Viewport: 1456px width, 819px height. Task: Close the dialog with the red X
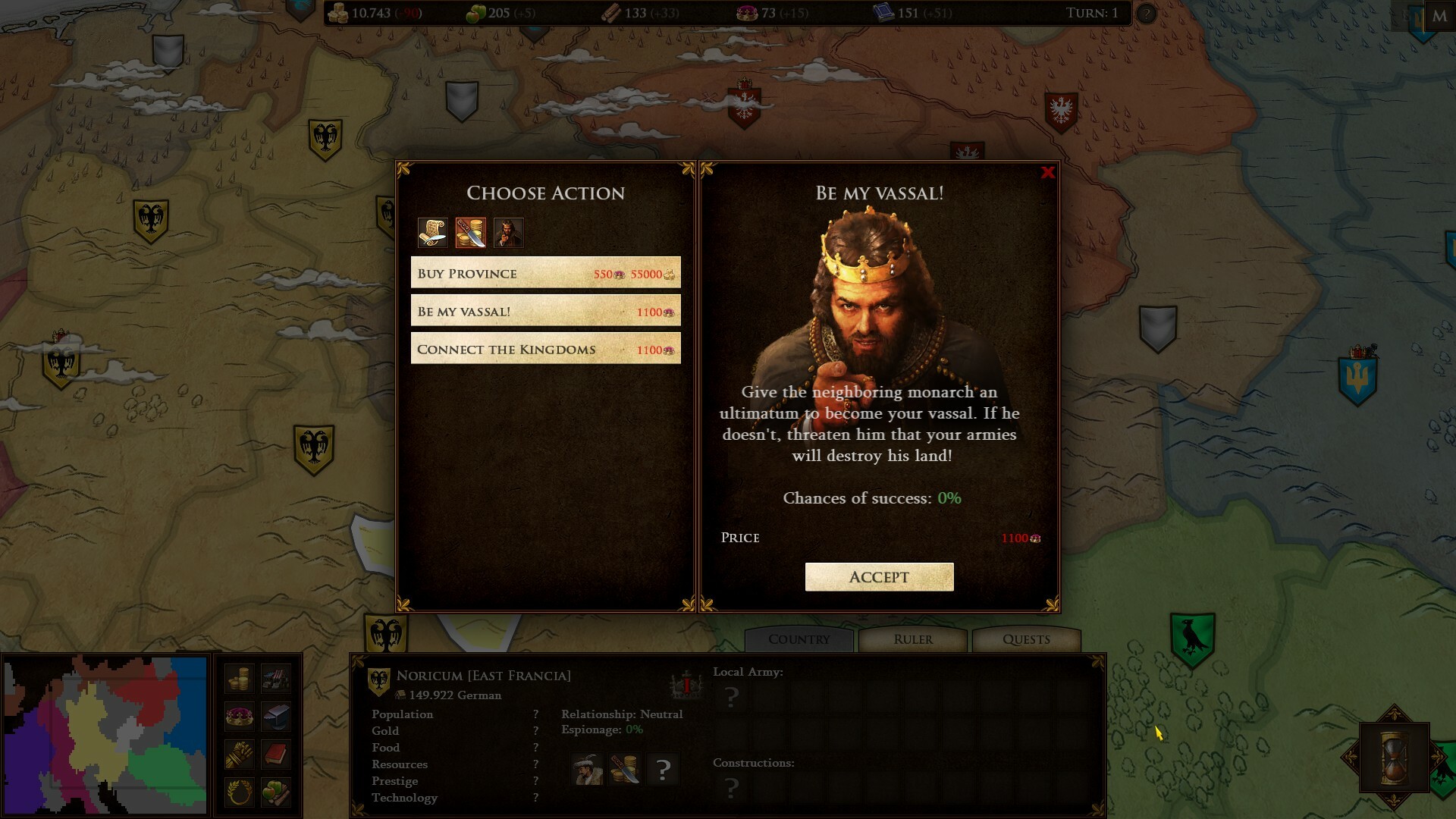[1048, 173]
